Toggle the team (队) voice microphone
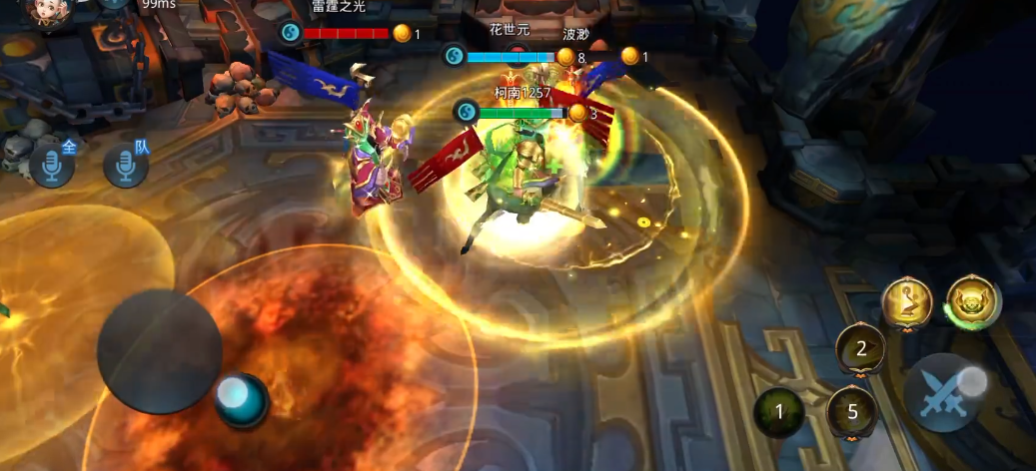The width and height of the screenshot is (1036, 471). pyautogui.click(x=126, y=165)
